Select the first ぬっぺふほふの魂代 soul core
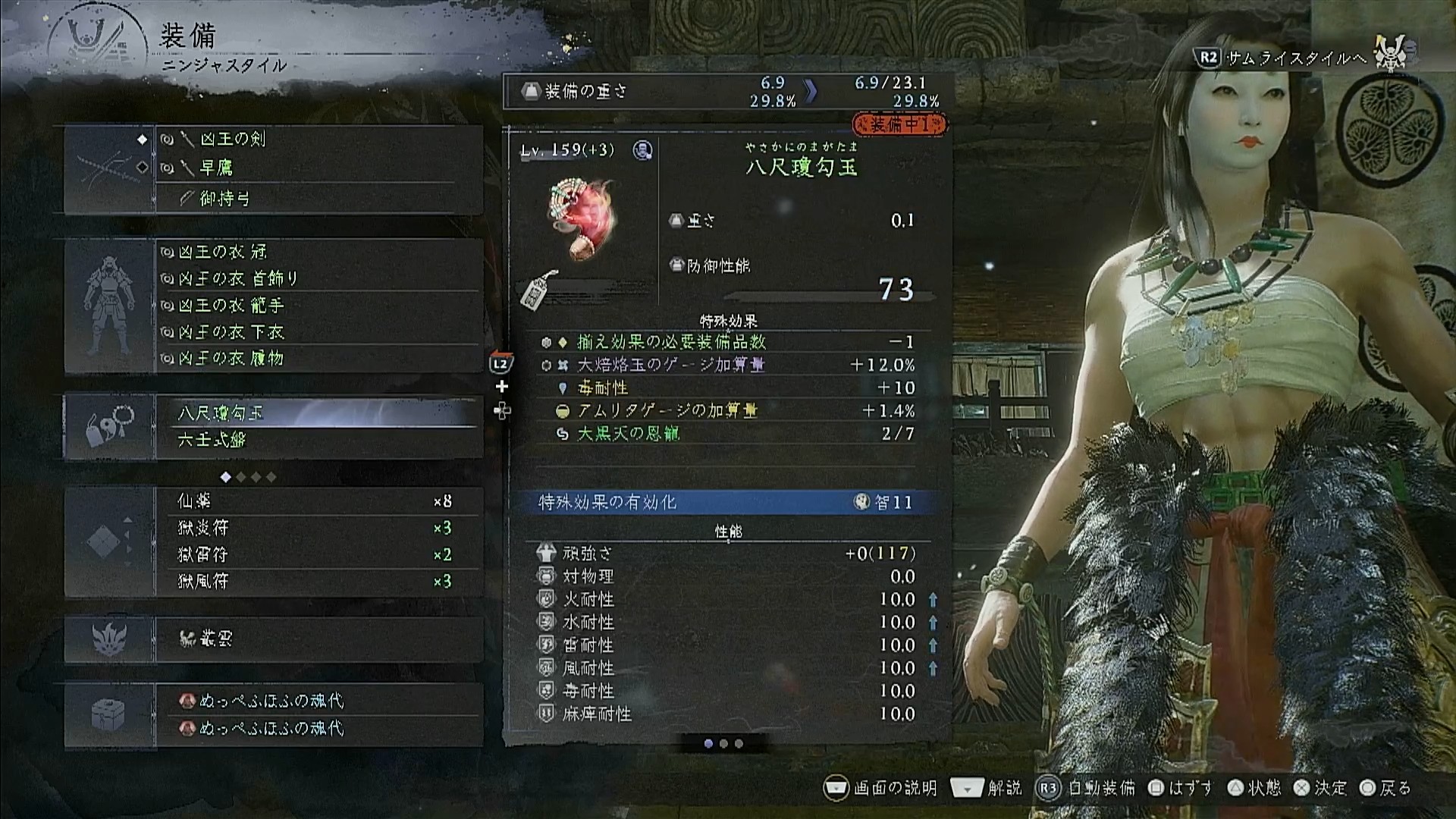The image size is (1456, 819). click(318, 701)
